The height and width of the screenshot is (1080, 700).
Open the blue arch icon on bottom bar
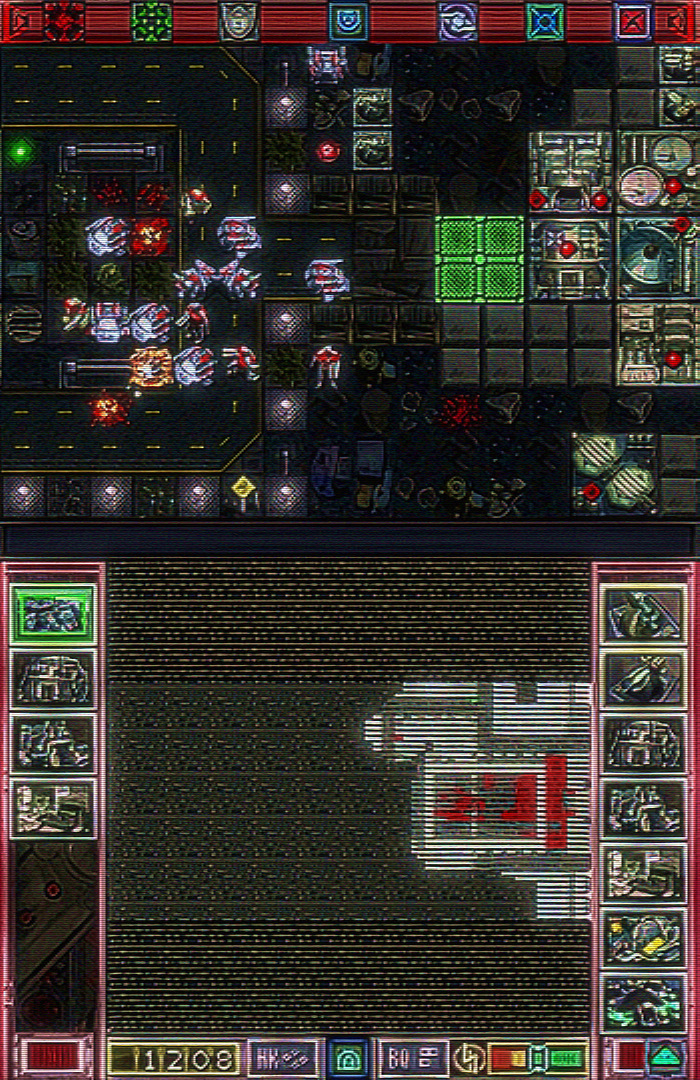[x=348, y=1057]
